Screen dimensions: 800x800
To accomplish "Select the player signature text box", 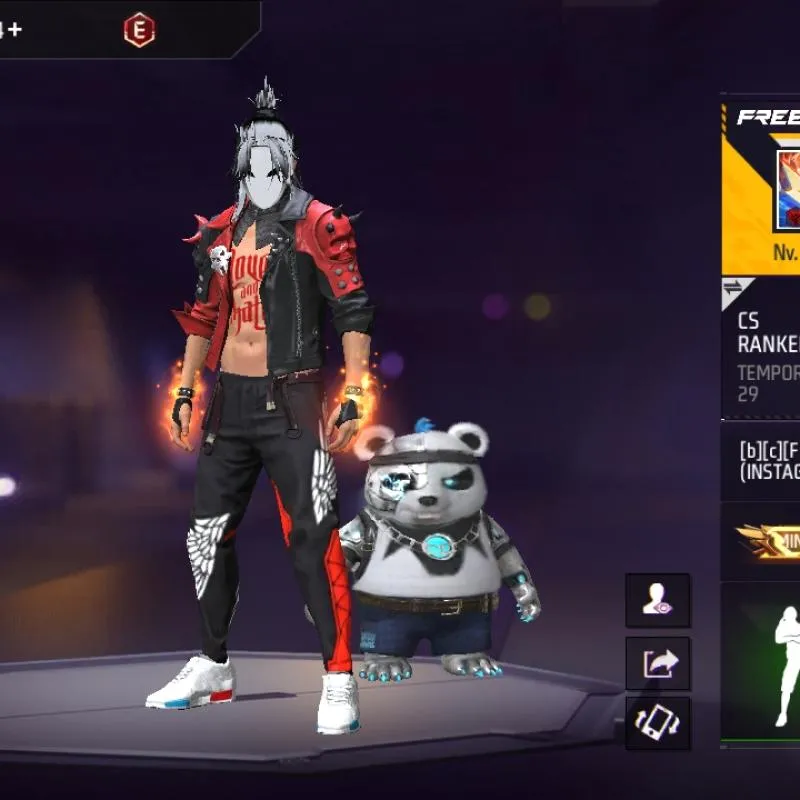I will (768, 460).
